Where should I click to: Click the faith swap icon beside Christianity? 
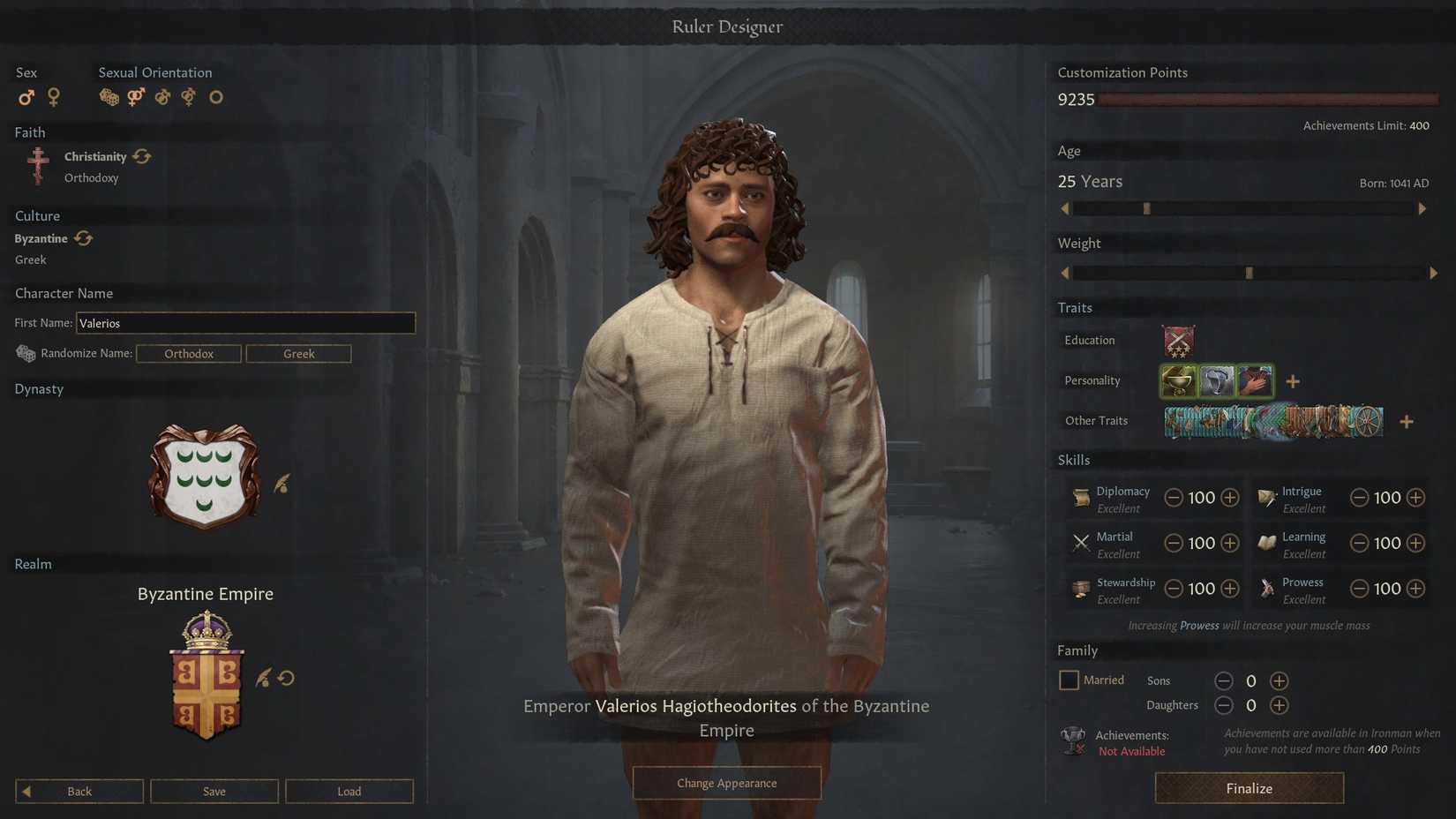pos(143,156)
